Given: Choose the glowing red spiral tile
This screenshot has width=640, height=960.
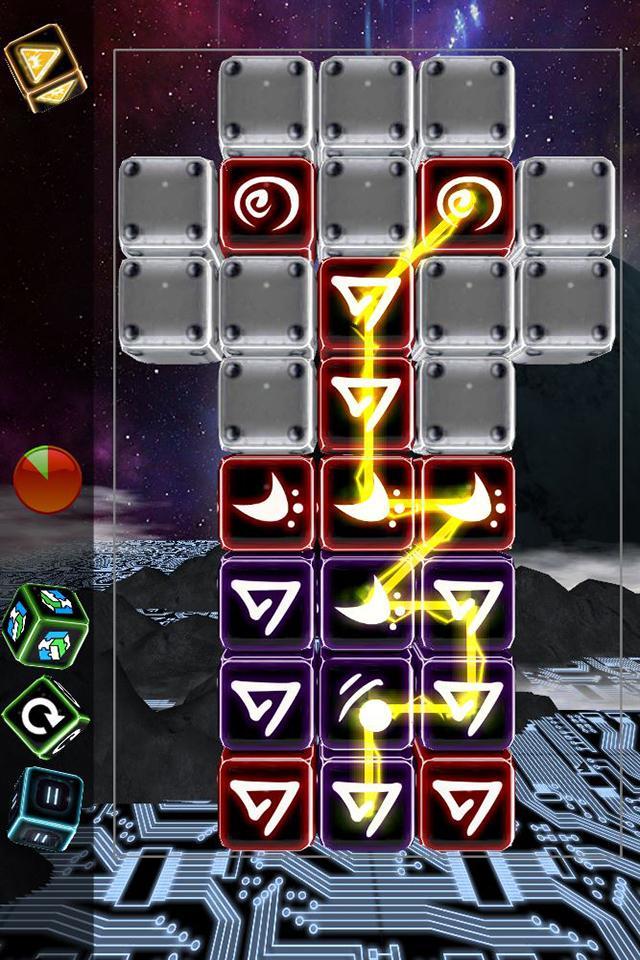Looking at the screenshot, I should pos(466,205).
